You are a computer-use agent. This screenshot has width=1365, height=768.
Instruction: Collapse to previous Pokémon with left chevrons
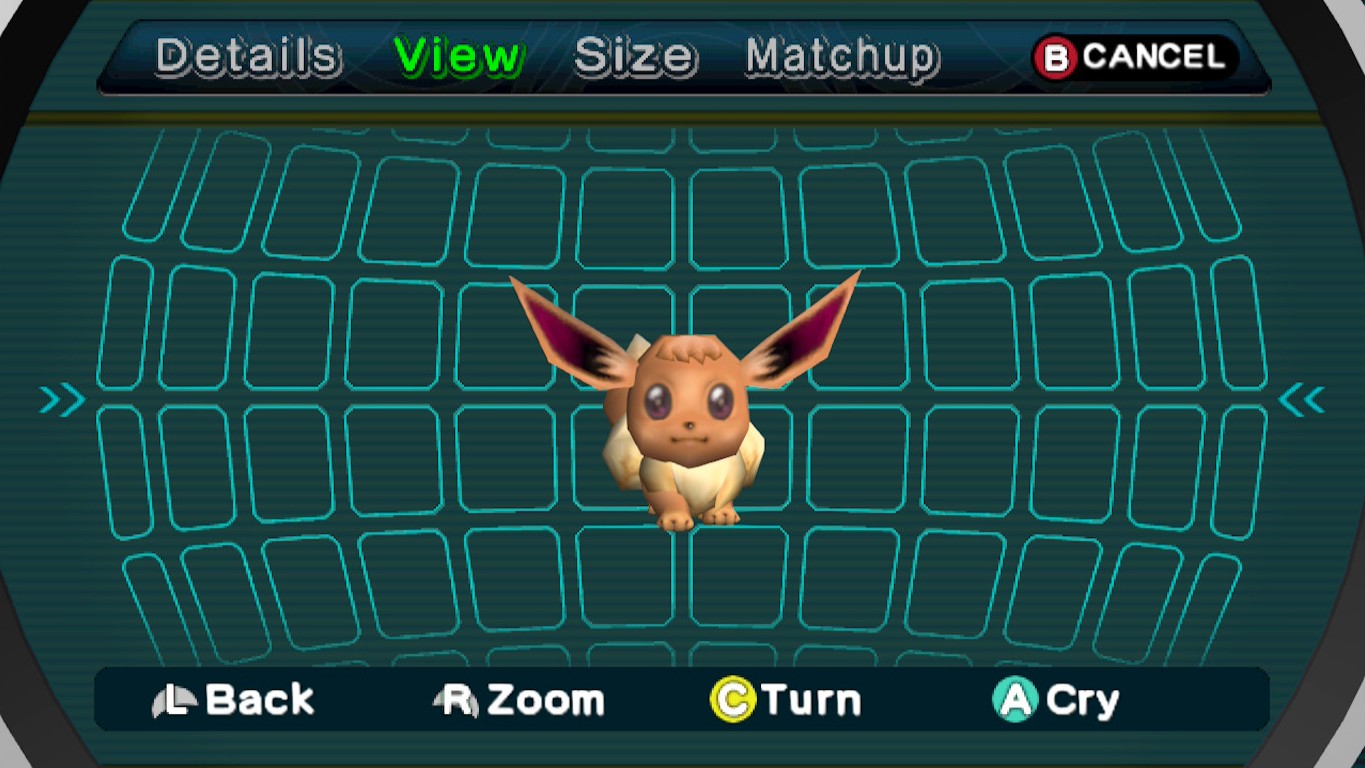(60, 399)
